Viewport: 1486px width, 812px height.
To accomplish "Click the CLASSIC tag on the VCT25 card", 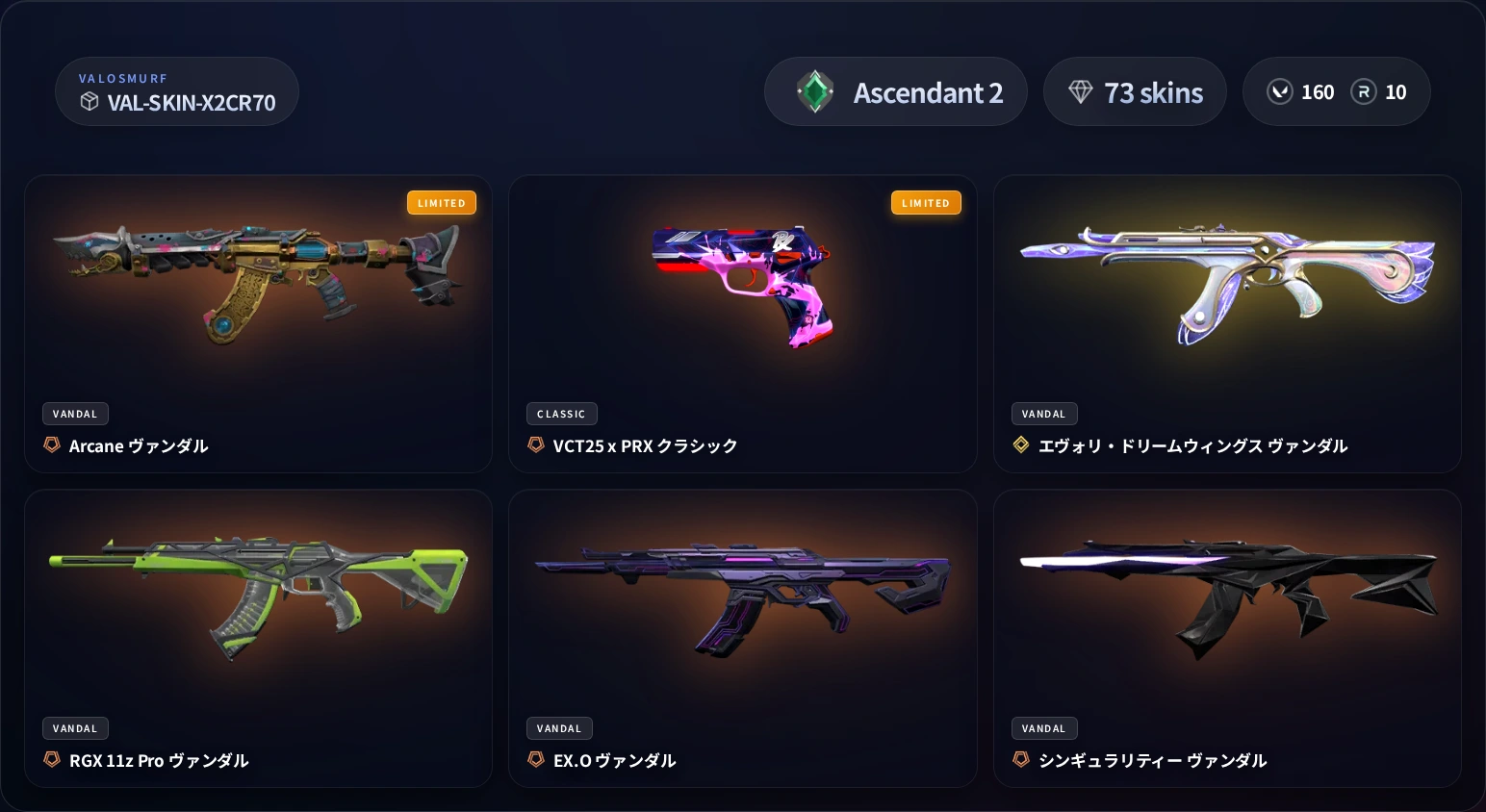I will click(x=562, y=414).
